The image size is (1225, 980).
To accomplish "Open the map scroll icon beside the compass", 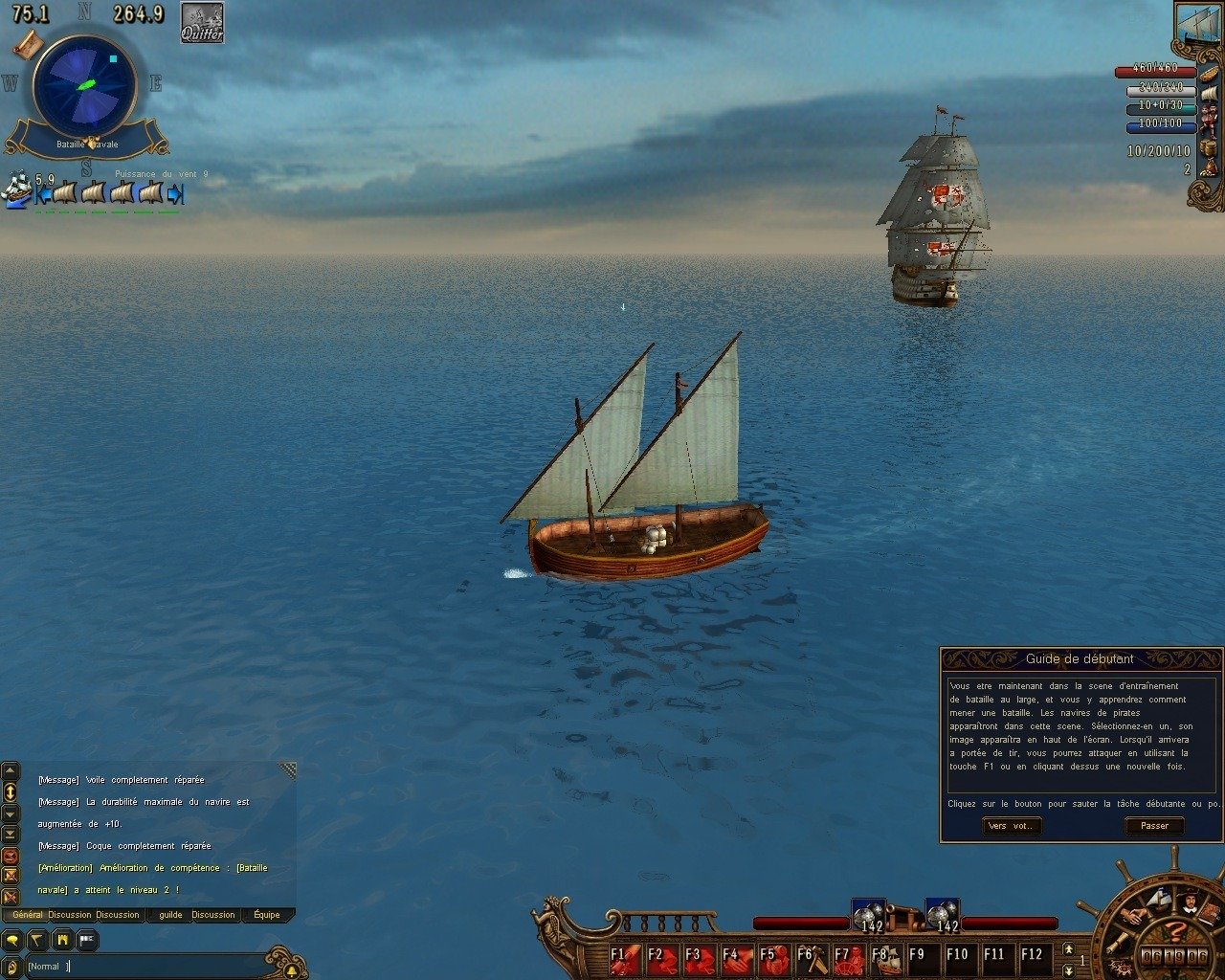I will tap(28, 44).
